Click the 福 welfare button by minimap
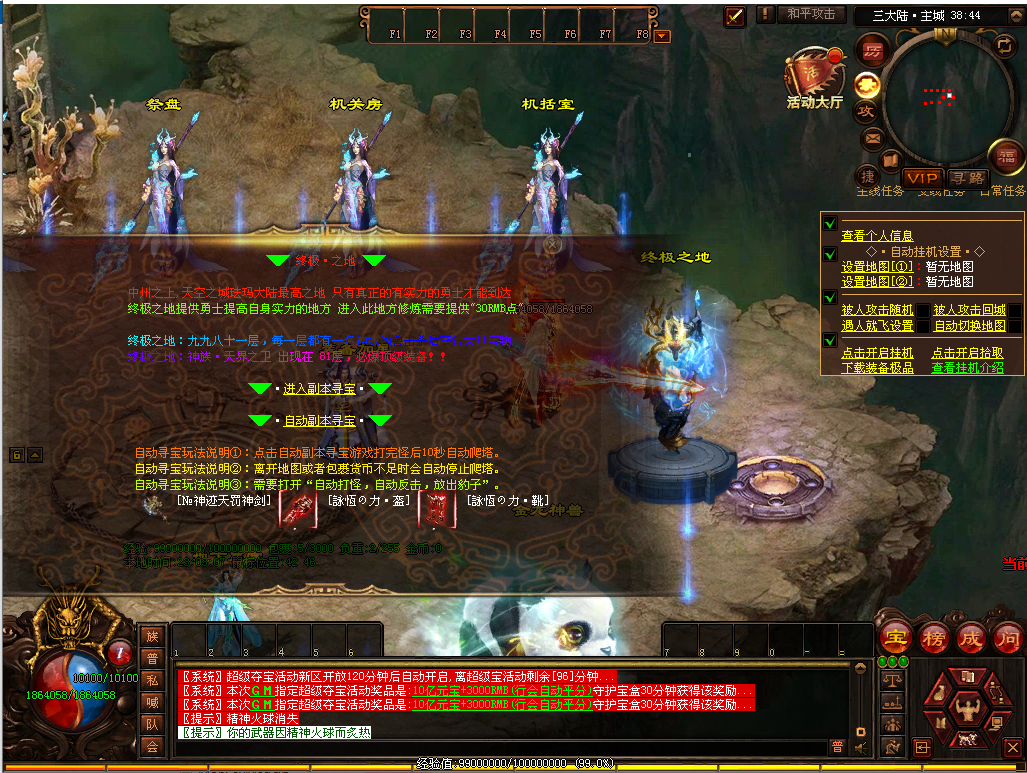 coord(1004,156)
